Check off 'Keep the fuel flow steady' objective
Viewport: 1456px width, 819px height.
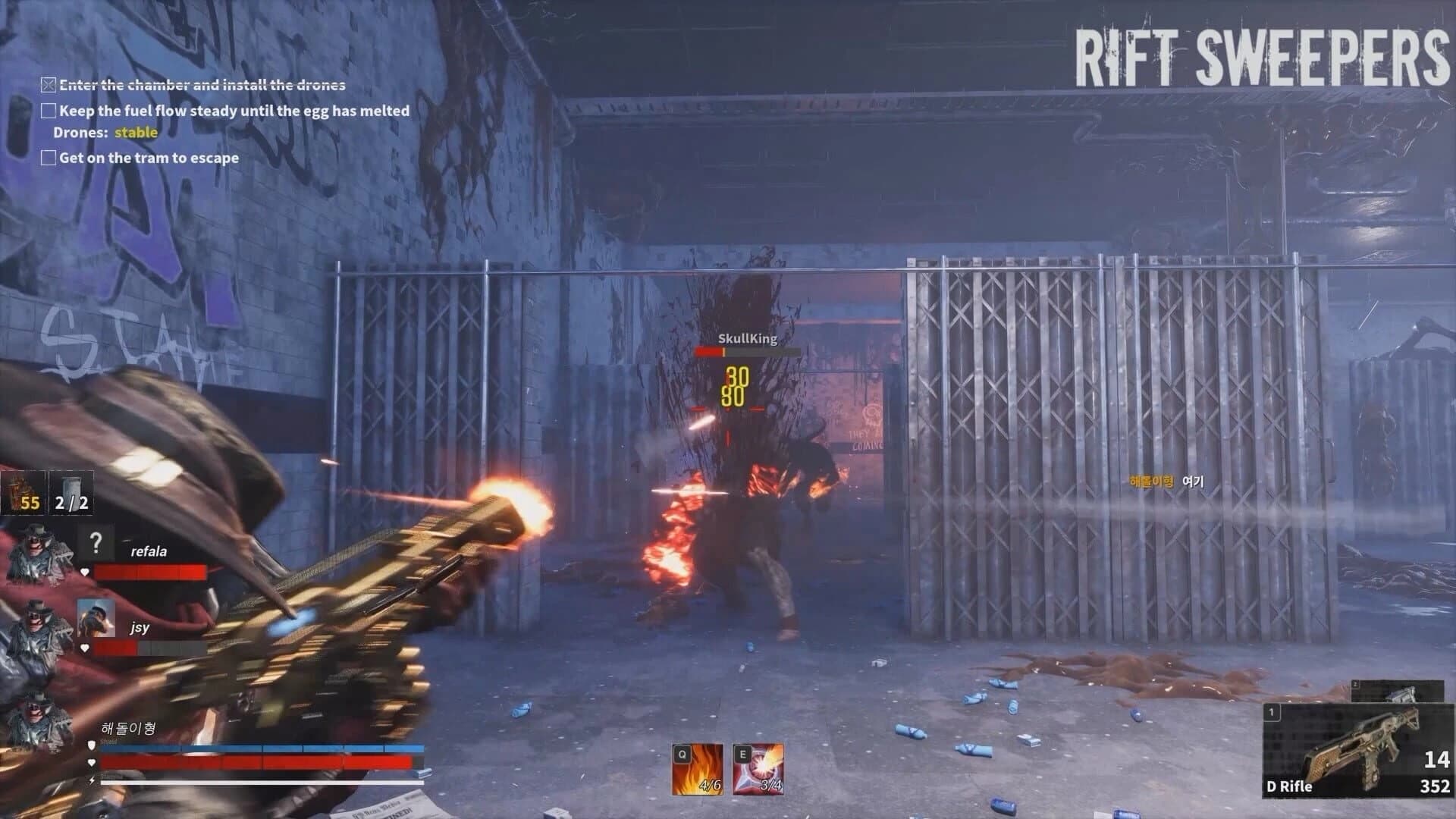tap(48, 111)
